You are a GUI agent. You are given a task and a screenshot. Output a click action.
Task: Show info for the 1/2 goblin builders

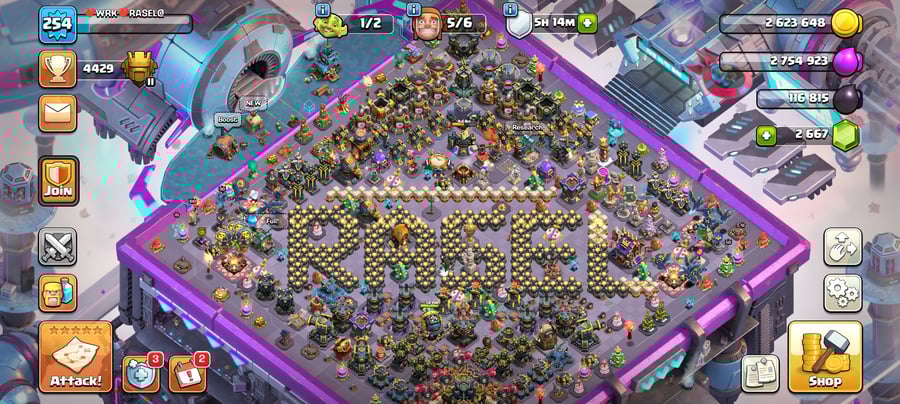(x=322, y=9)
